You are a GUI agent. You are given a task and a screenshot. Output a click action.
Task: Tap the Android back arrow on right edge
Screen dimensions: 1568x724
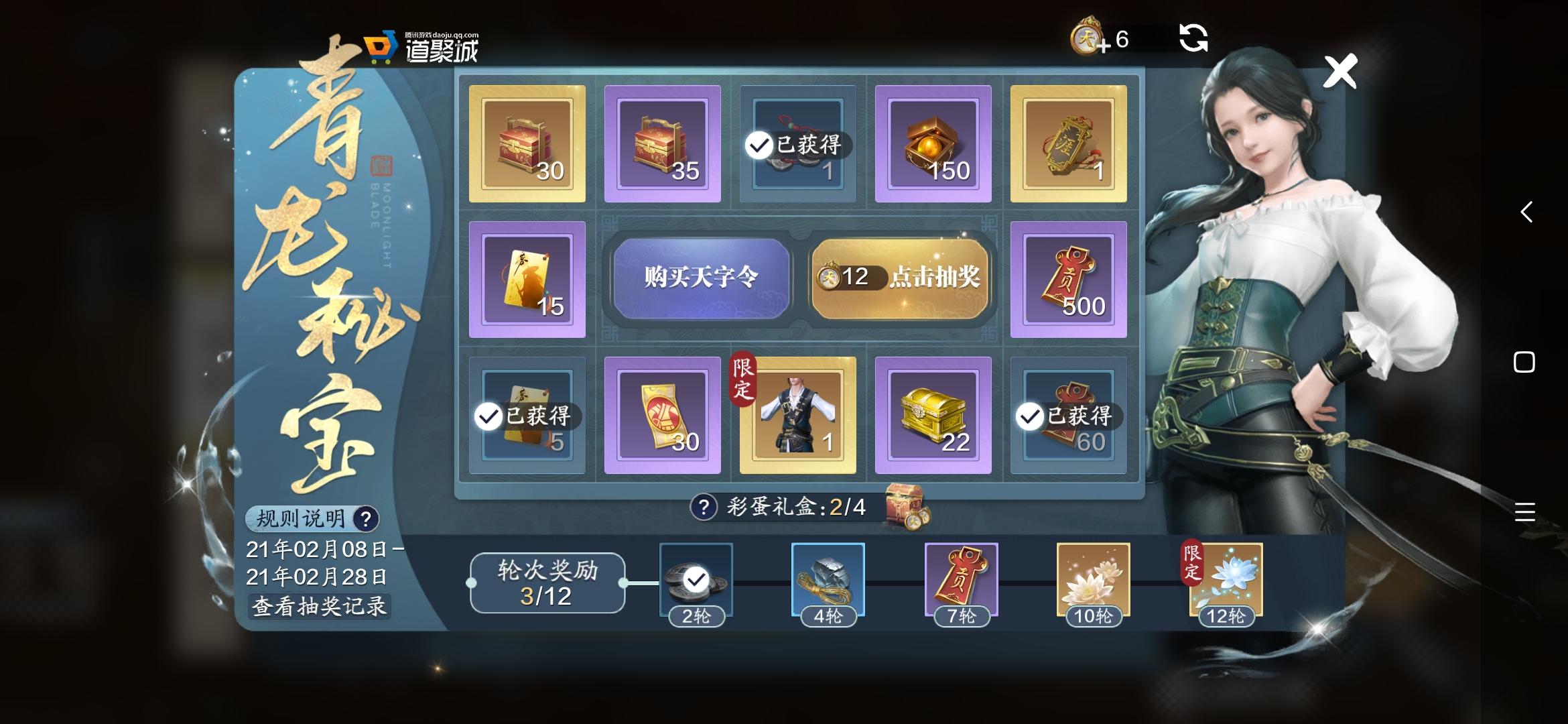pos(1526,213)
